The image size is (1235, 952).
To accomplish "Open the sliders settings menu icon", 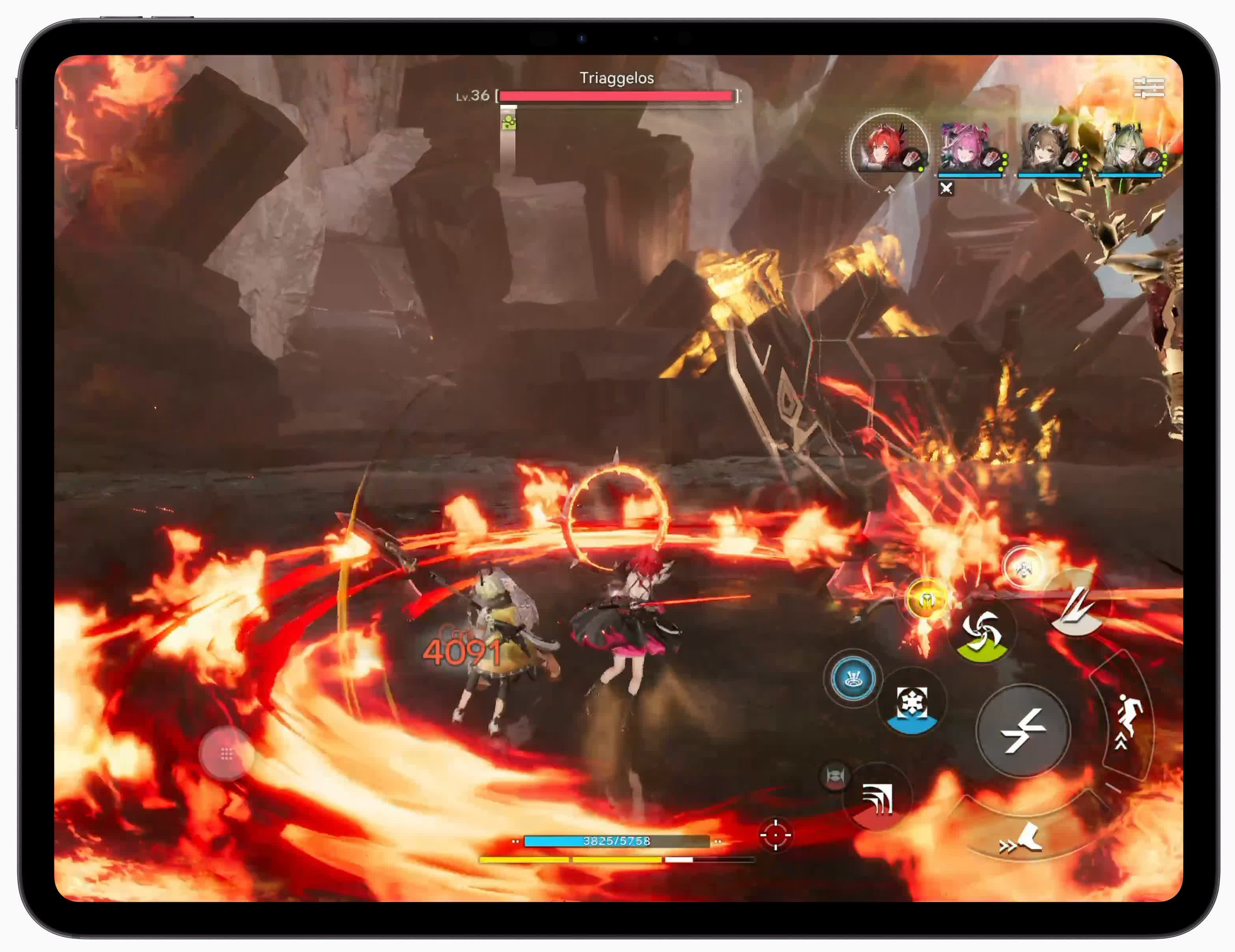I will tap(1149, 88).
